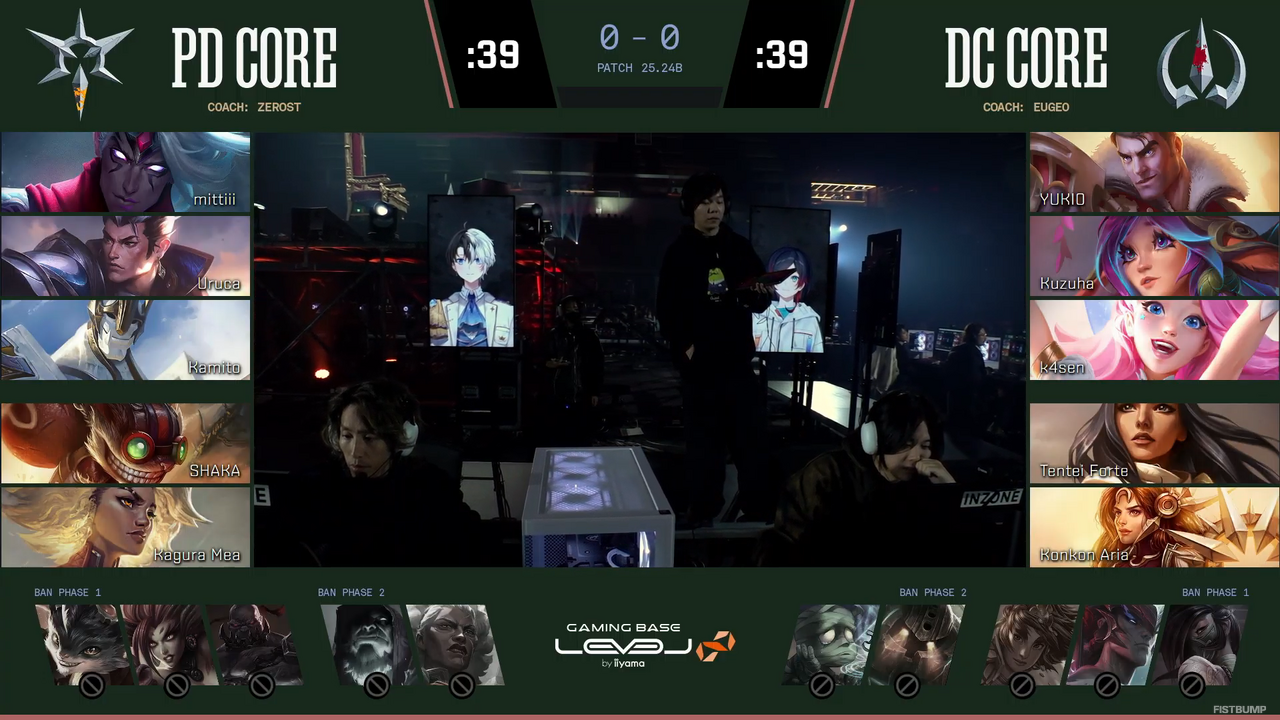Toggle the ban strike symbol on Gnar's portrait
Screen dimensions: 1280x720
tap(90, 686)
